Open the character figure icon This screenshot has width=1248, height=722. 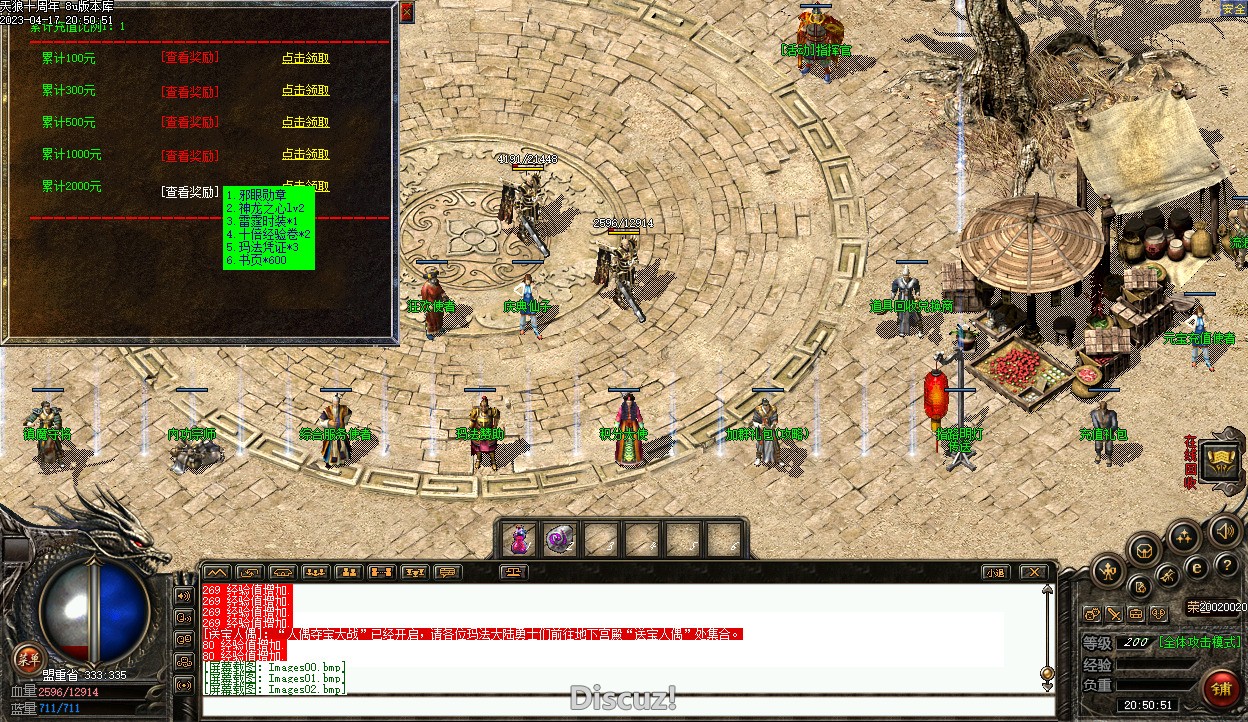tap(1107, 571)
